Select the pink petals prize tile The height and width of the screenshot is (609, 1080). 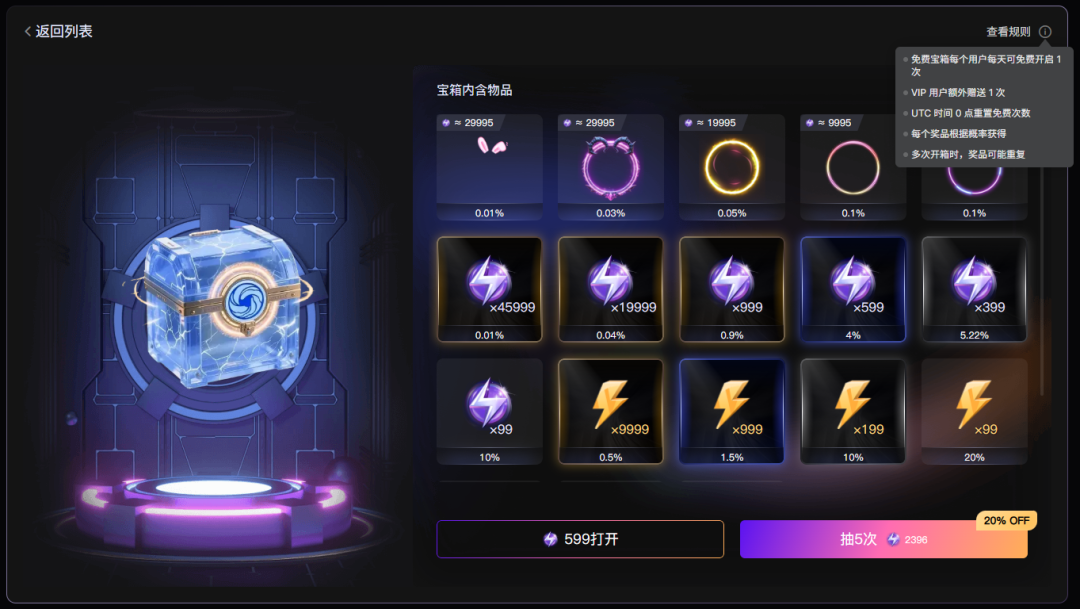pos(490,166)
